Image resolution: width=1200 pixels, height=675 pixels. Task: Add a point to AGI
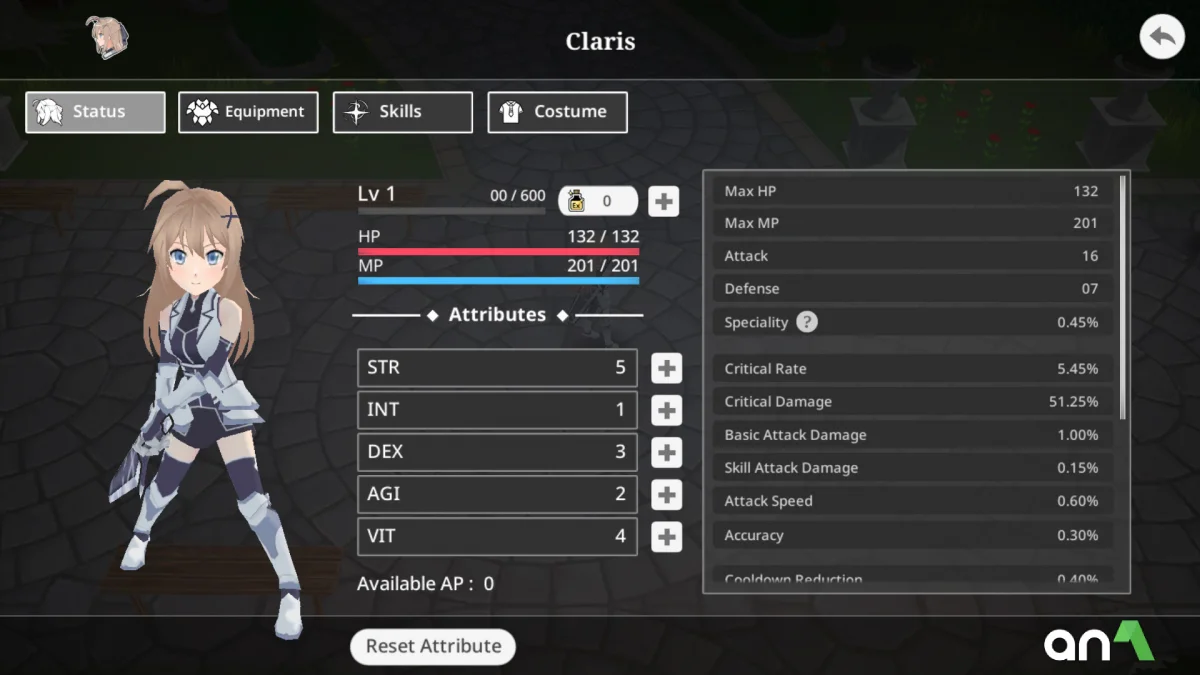[x=666, y=494]
